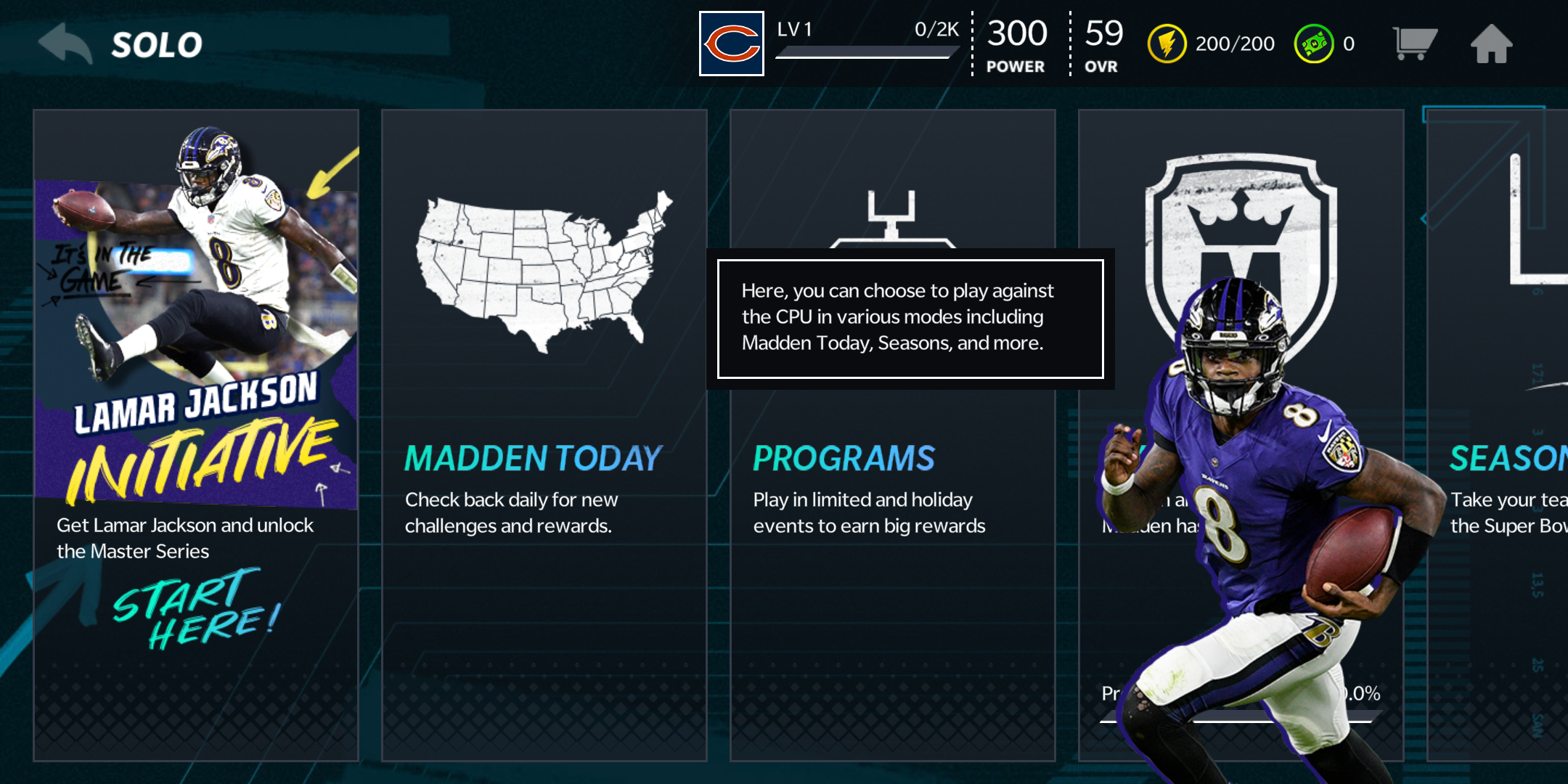1568x784 pixels.
Task: Select the Lamar Jackson Initiative card
Action: [196, 436]
